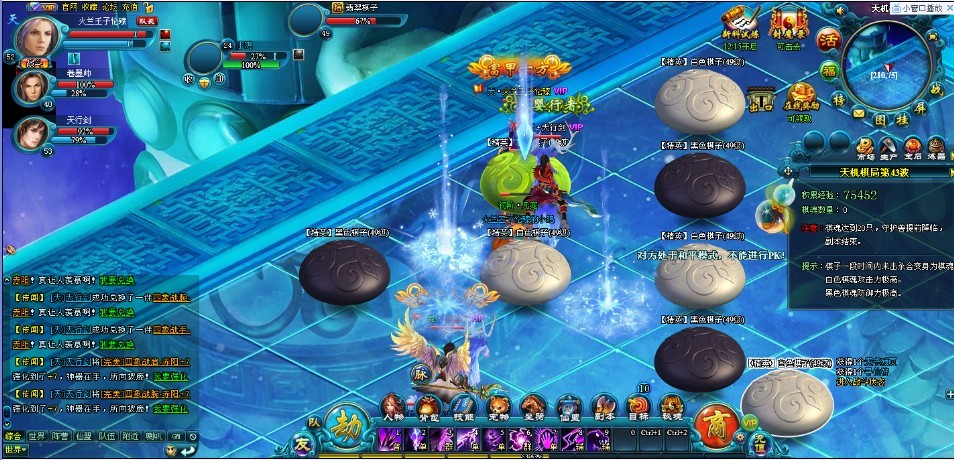Screen dimensions: 954x460
Task: Select party member 卷墨帅's portrait
Action: pos(30,86)
